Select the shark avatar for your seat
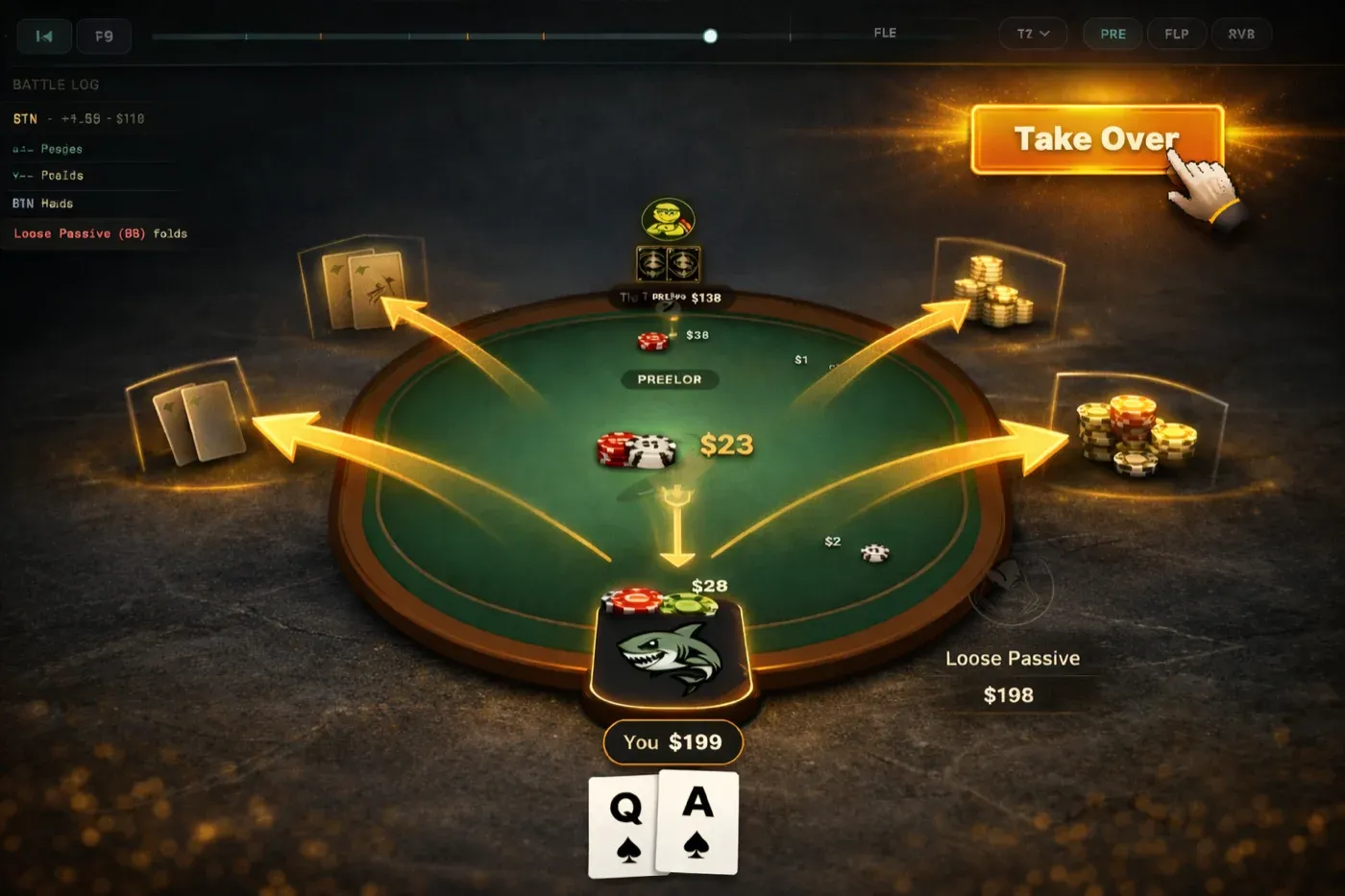Image resolution: width=1345 pixels, height=896 pixels. coord(671,655)
